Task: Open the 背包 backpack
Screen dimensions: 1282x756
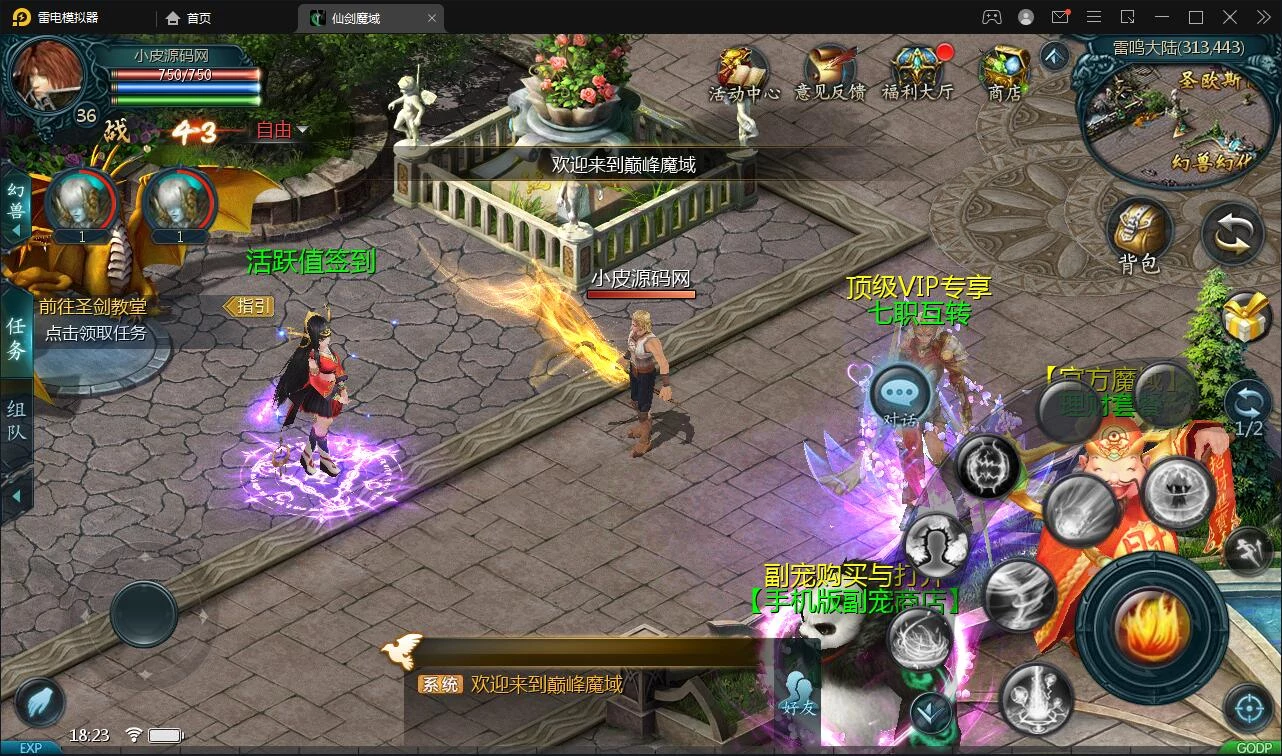Action: point(1139,235)
